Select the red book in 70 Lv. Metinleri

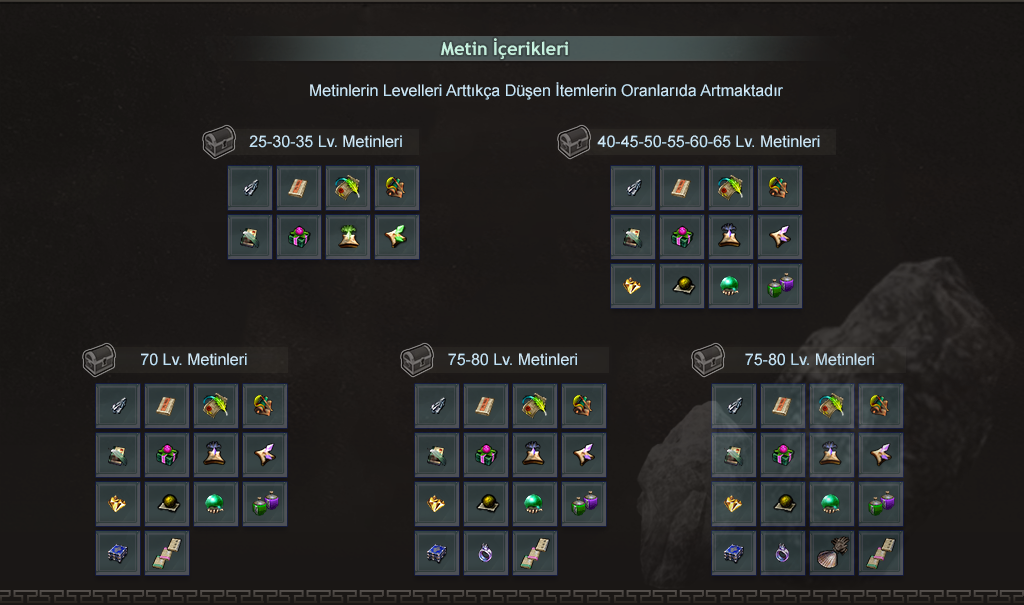click(167, 406)
